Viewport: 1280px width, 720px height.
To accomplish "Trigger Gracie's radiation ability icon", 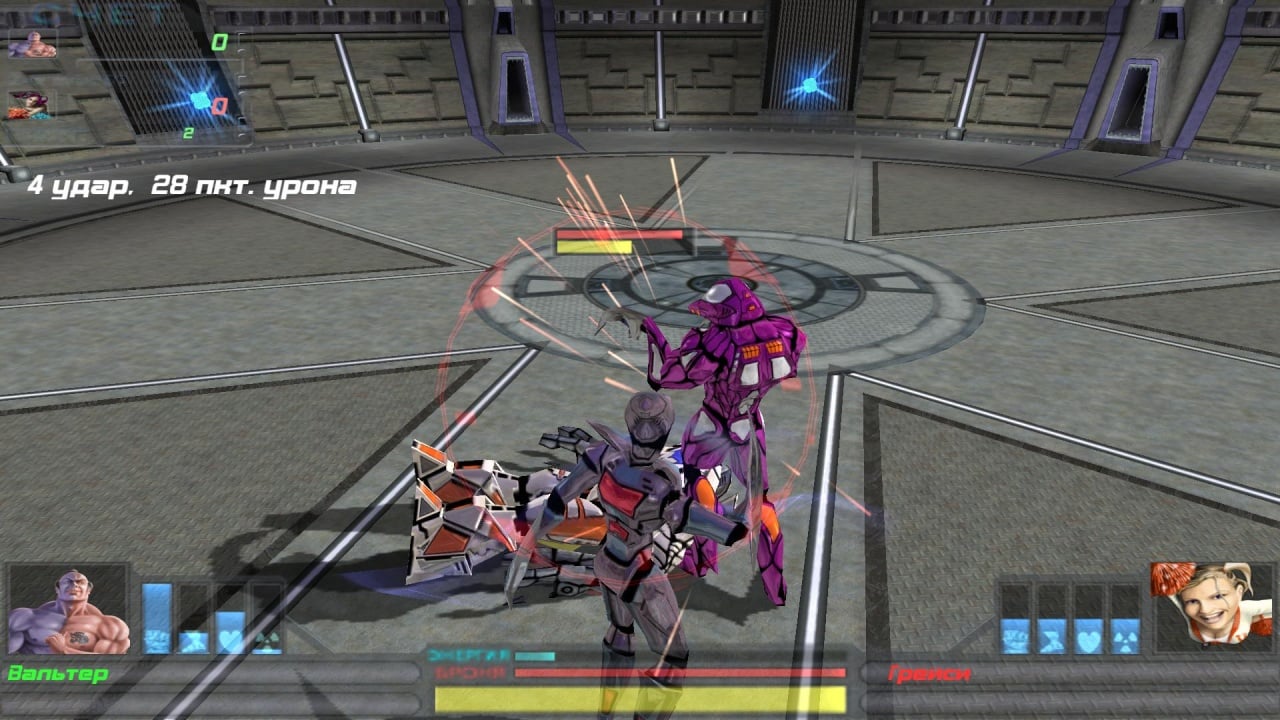I will click(x=1125, y=637).
